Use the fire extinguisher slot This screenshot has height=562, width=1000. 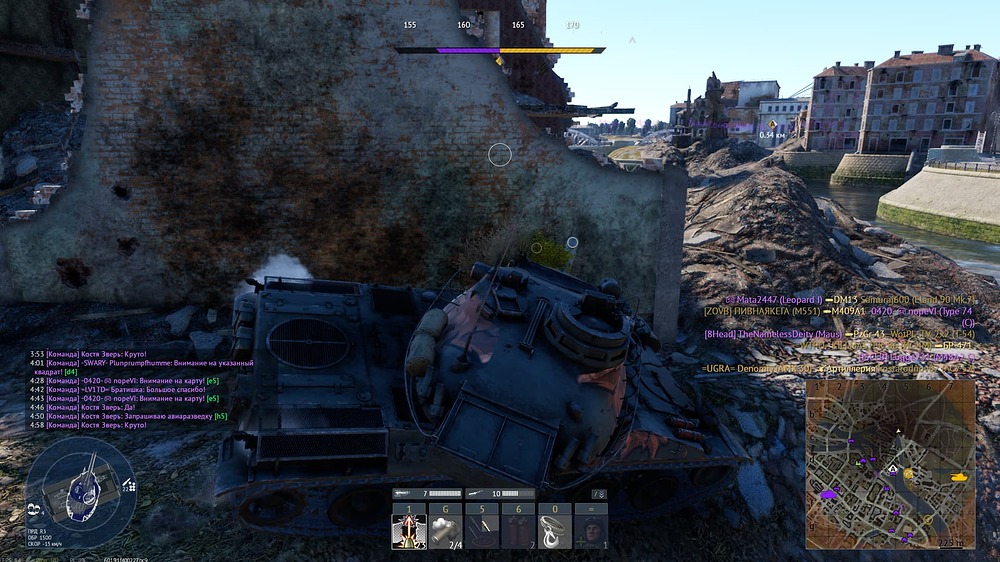click(x=518, y=531)
